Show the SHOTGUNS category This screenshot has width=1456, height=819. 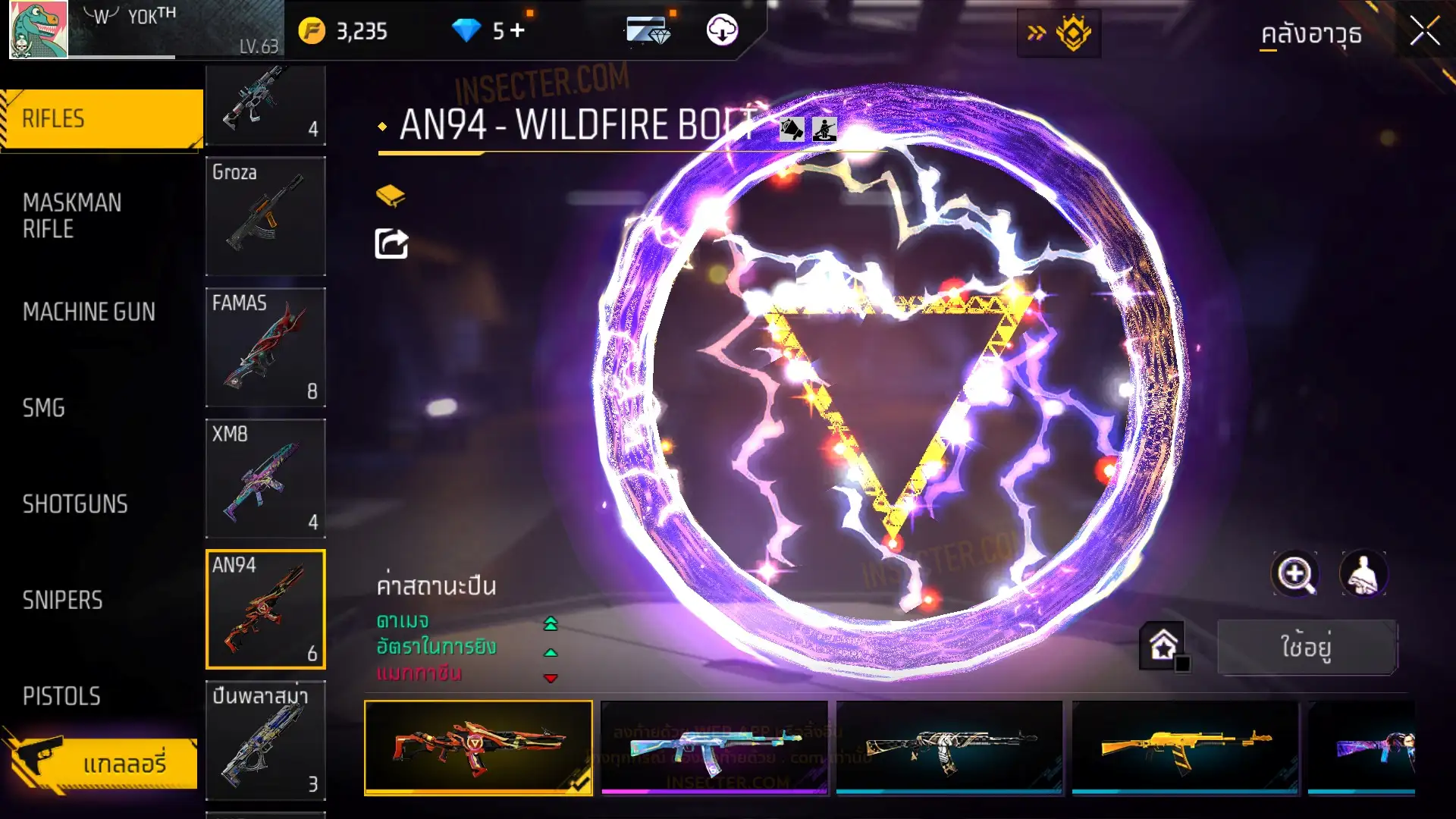coord(75,504)
